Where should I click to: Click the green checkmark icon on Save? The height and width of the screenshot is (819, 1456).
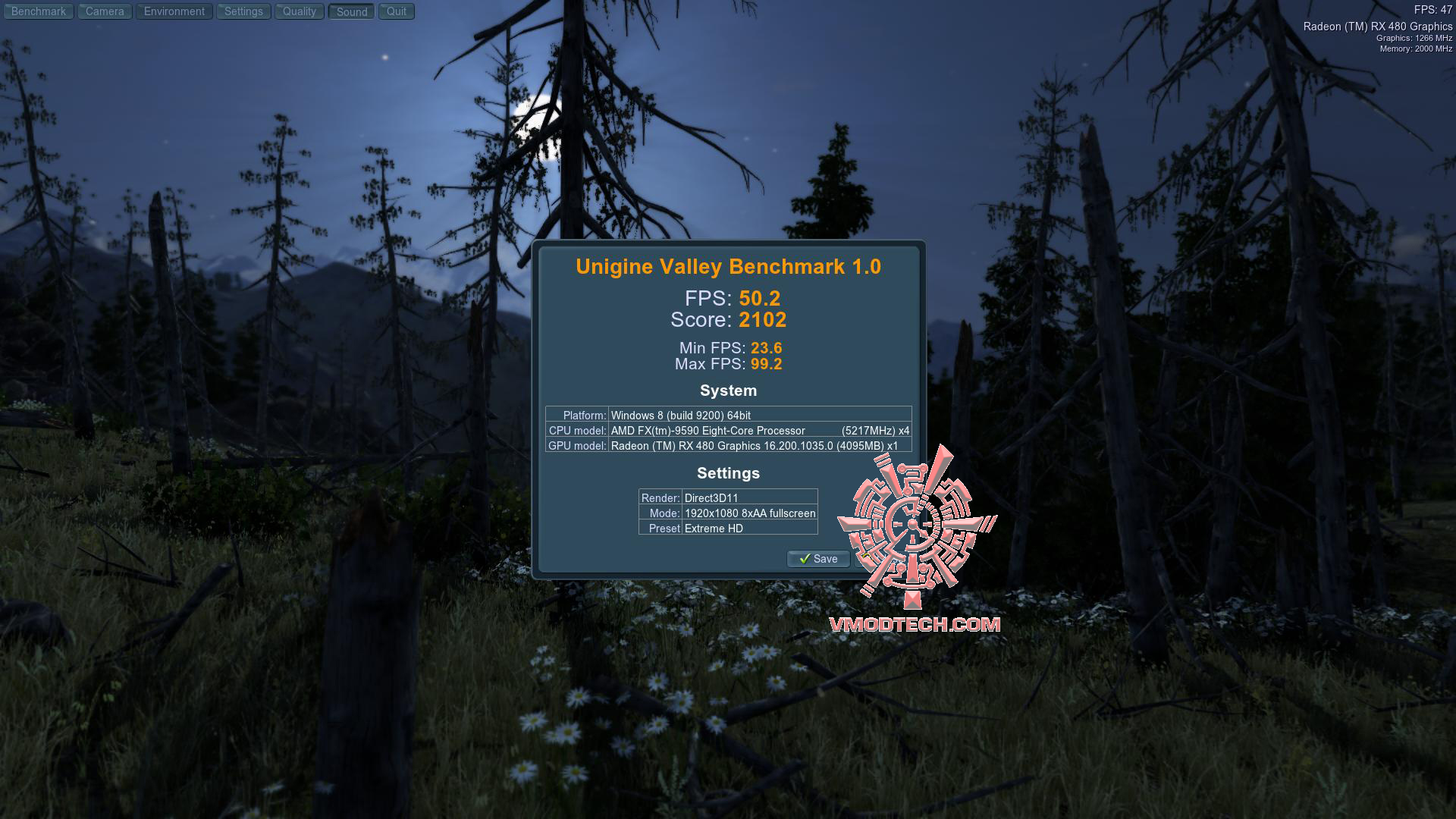(807, 559)
